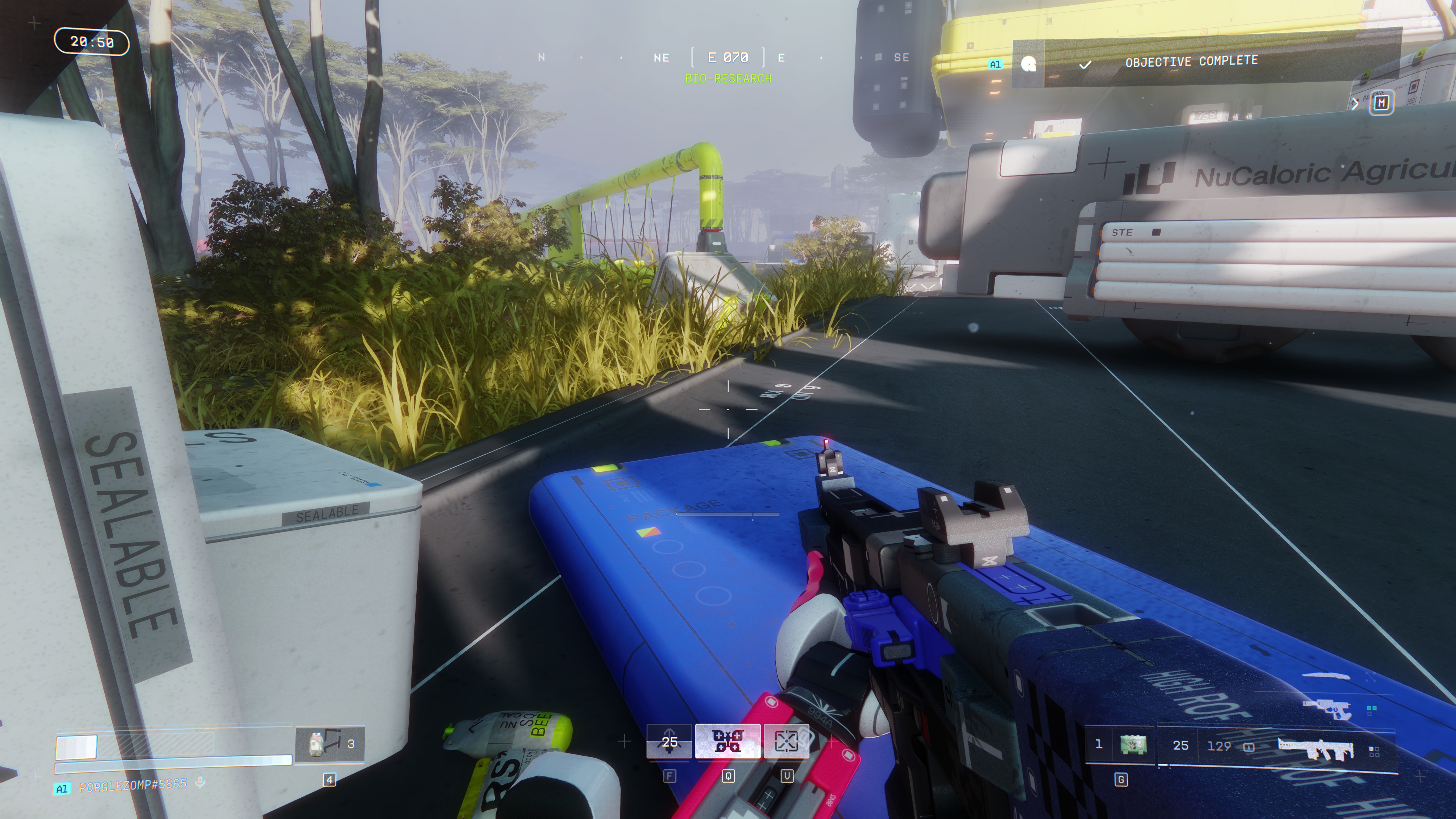
Task: Click the PORGLEZOMP#5865 player name tag
Action: 133,786
